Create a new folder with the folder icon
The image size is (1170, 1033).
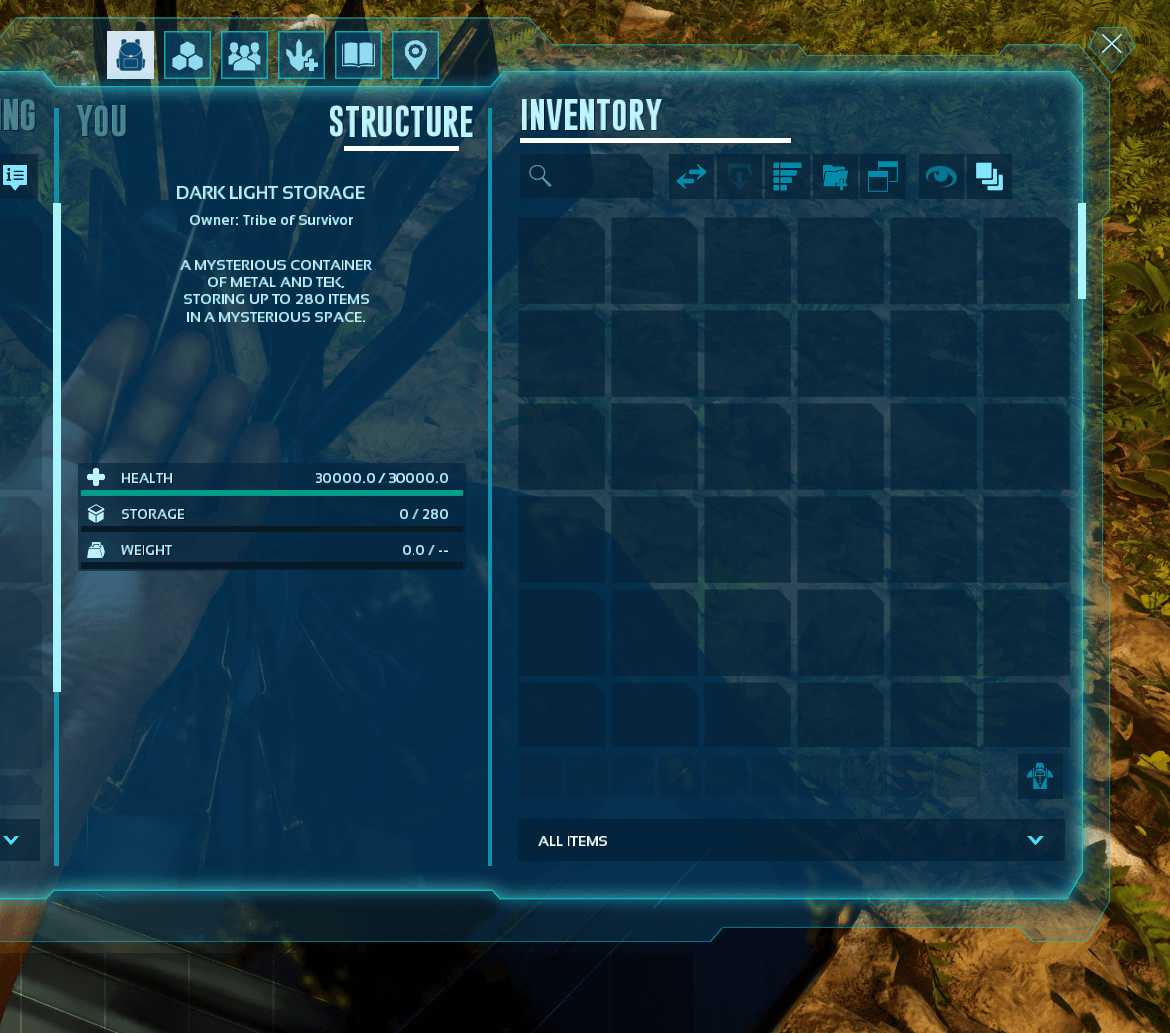836,177
